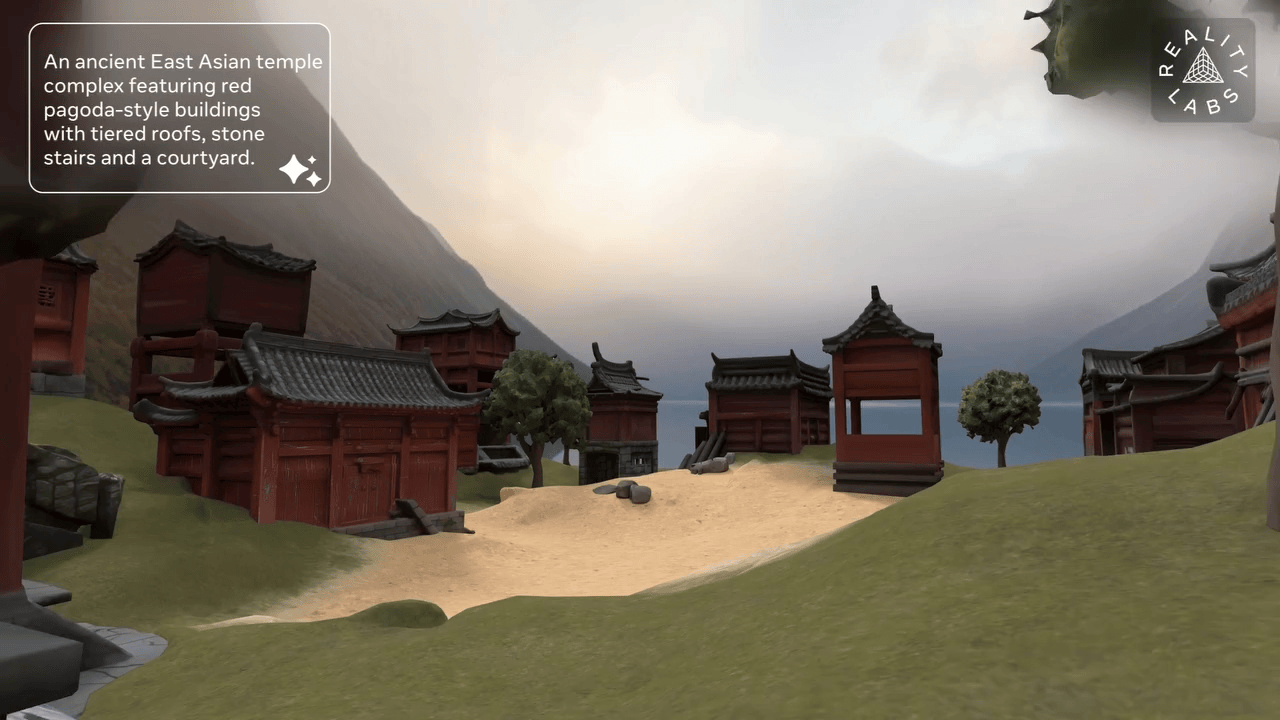Click the Reality Labs logo badge
Viewport: 1280px width, 720px height.
click(1202, 70)
